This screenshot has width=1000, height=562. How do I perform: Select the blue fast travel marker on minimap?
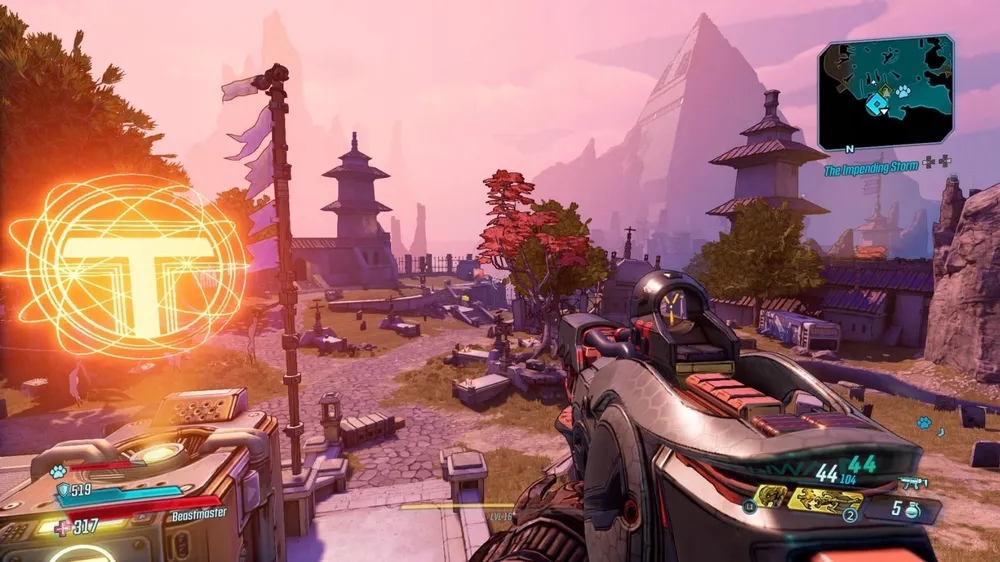pos(879,102)
